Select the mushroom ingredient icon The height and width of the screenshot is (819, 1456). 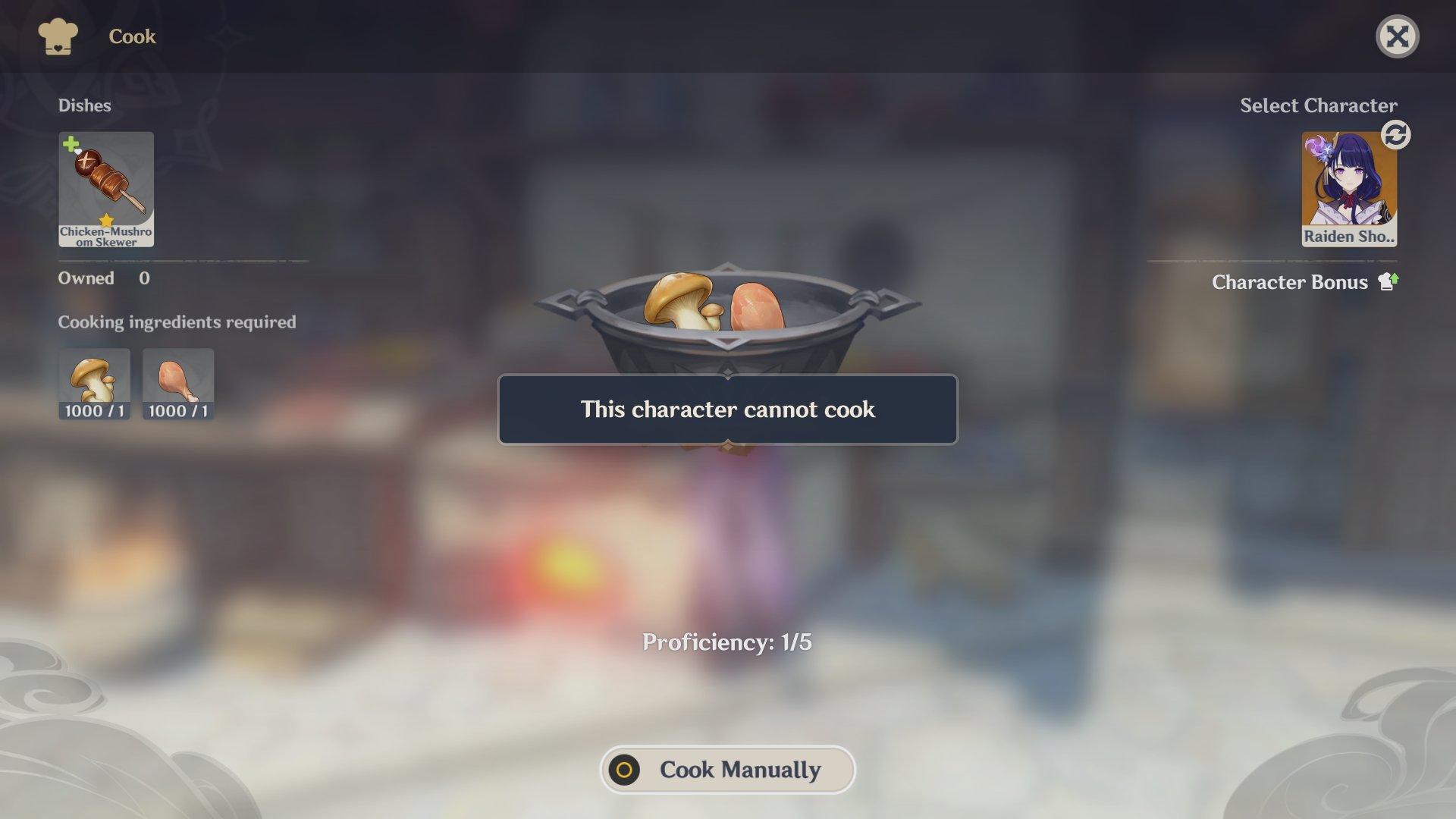click(94, 383)
